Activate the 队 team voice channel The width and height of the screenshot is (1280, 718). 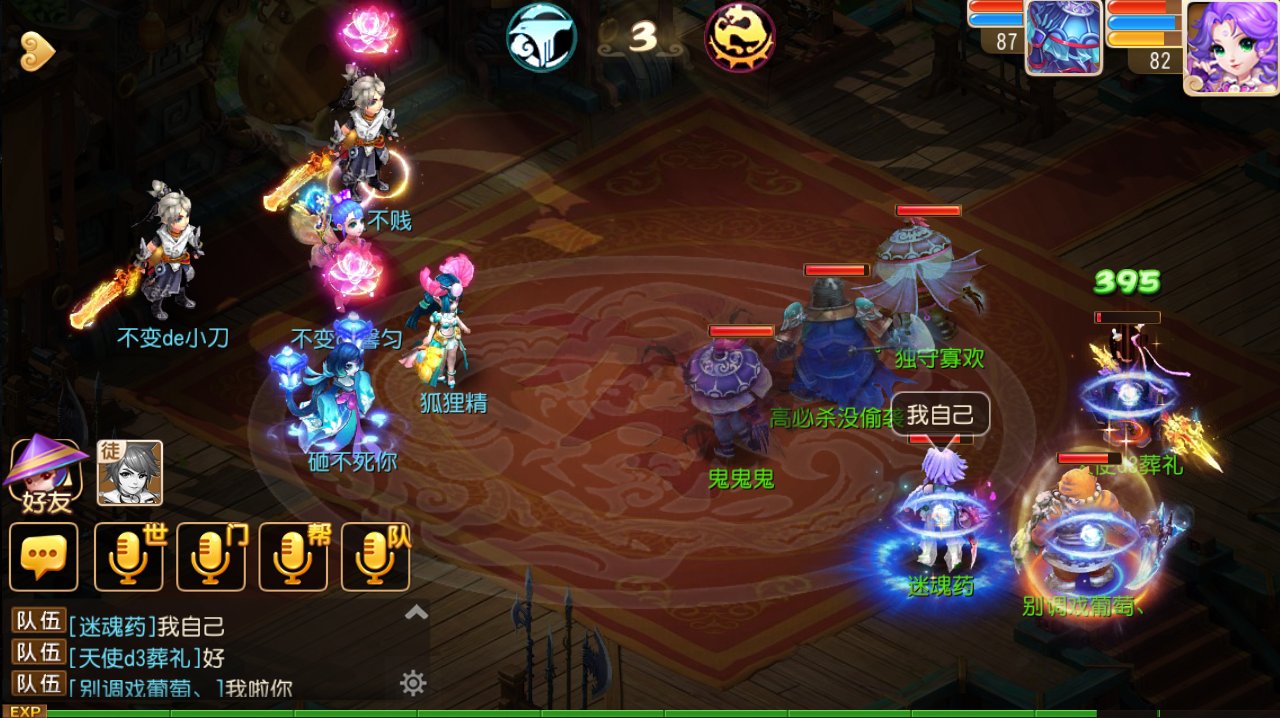click(375, 556)
